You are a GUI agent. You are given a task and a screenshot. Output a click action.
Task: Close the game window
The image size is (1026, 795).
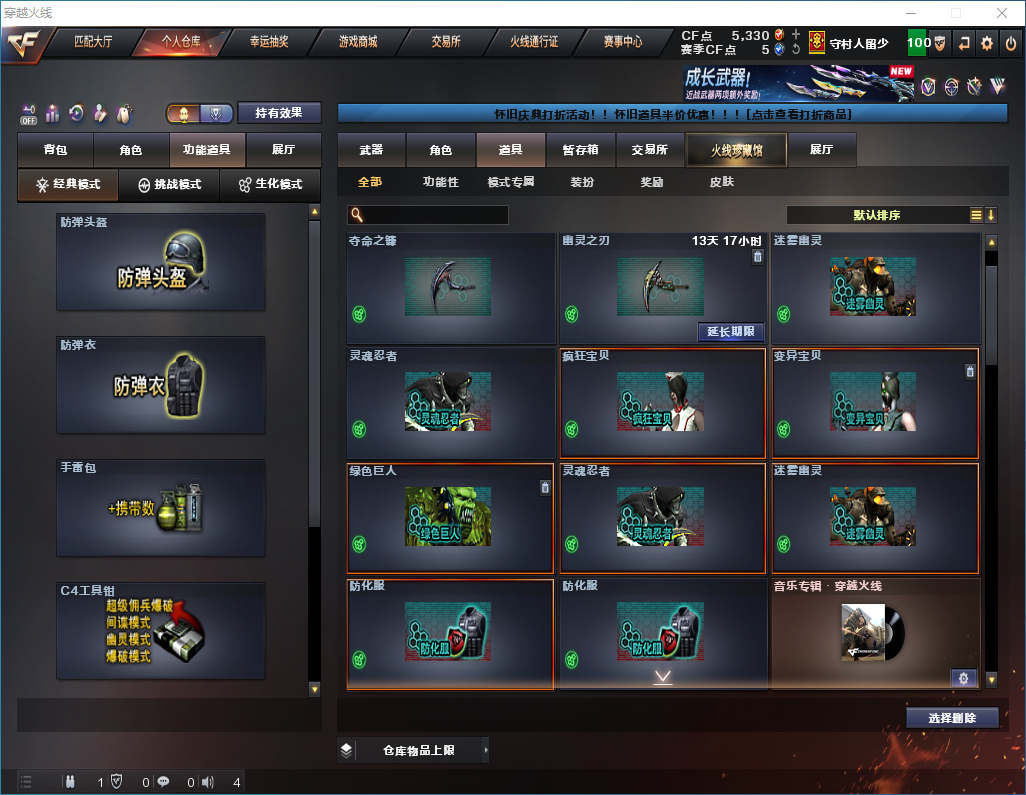pyautogui.click(x=1001, y=13)
